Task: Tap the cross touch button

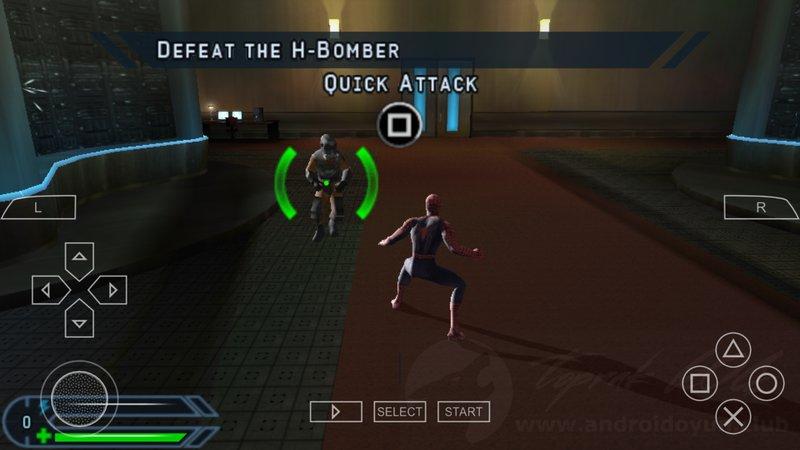Action: 734,415
